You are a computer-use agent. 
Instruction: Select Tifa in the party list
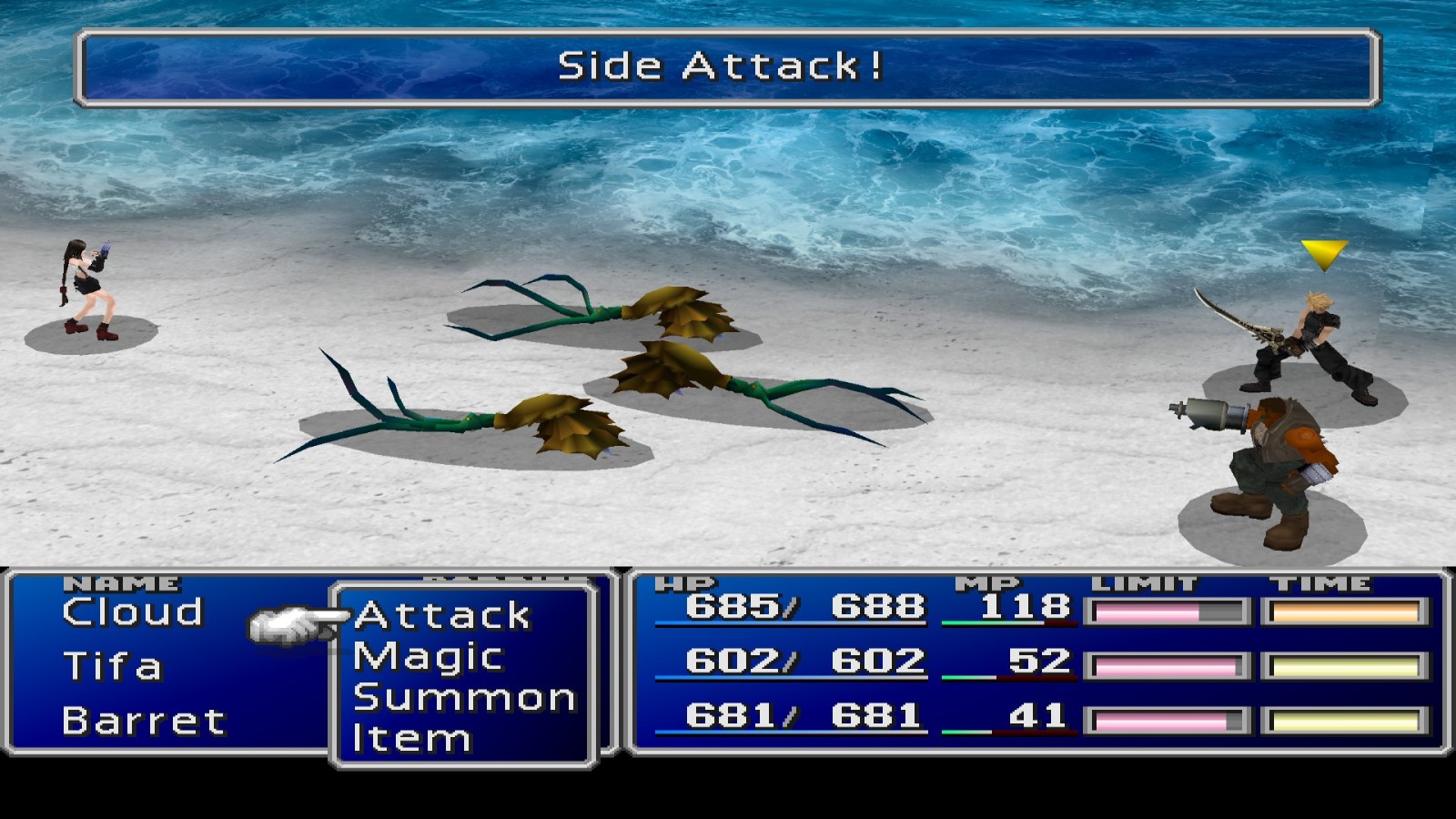pyautogui.click(x=112, y=667)
